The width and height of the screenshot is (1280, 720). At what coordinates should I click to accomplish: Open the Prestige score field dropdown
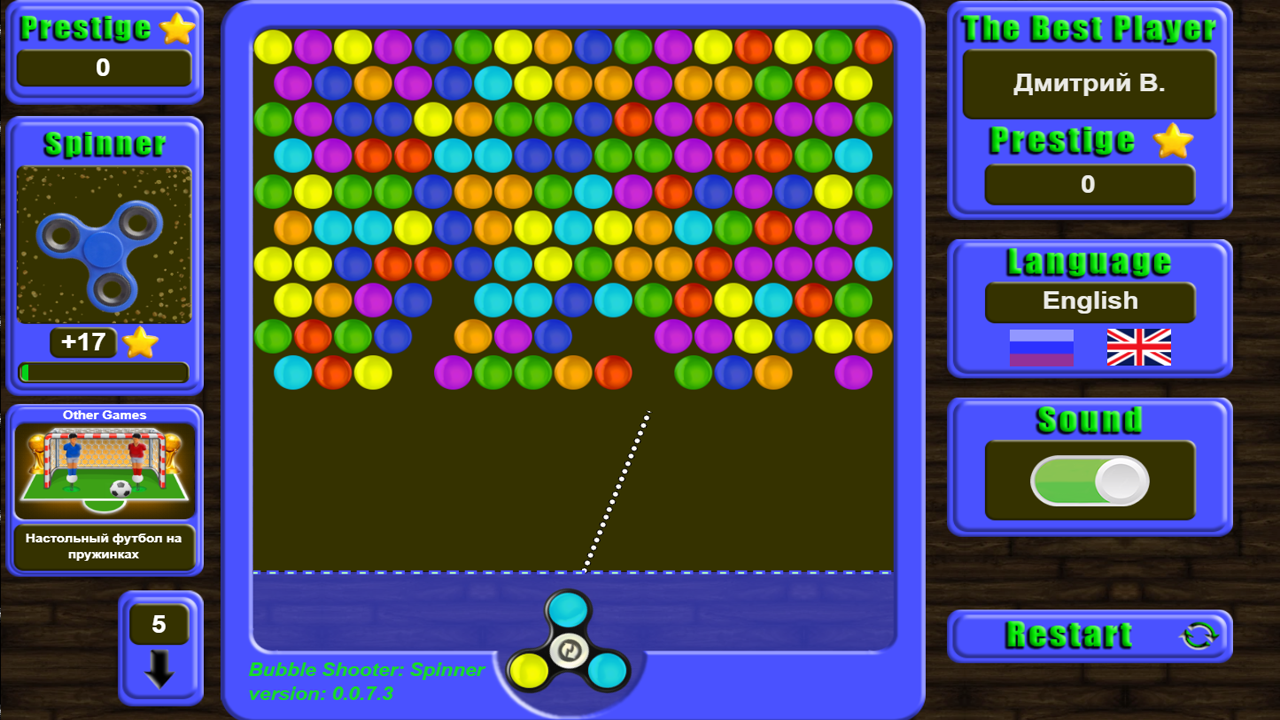tap(104, 68)
